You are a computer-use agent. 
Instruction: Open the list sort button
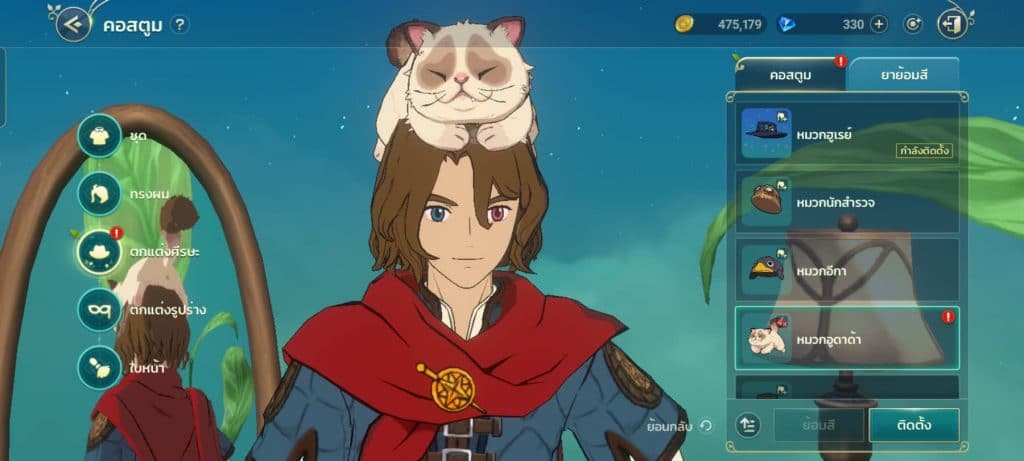(x=750, y=425)
